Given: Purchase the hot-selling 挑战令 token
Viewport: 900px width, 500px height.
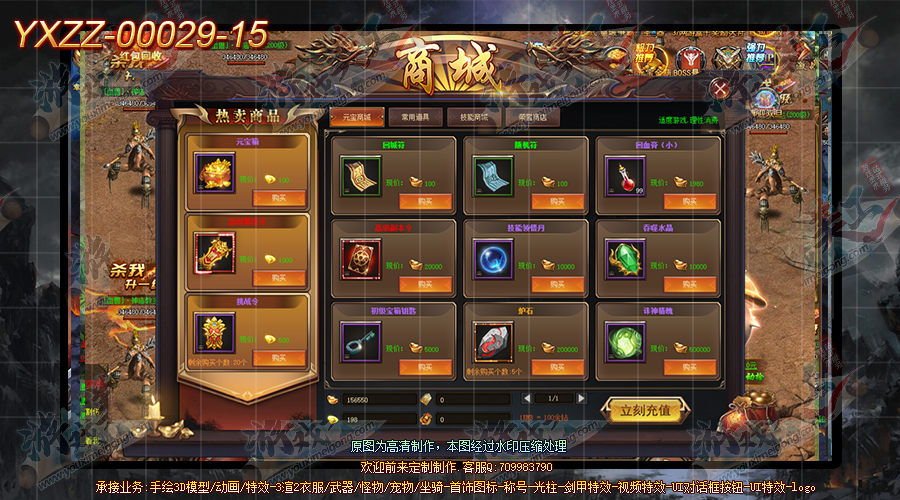Looking at the screenshot, I should click(278, 358).
